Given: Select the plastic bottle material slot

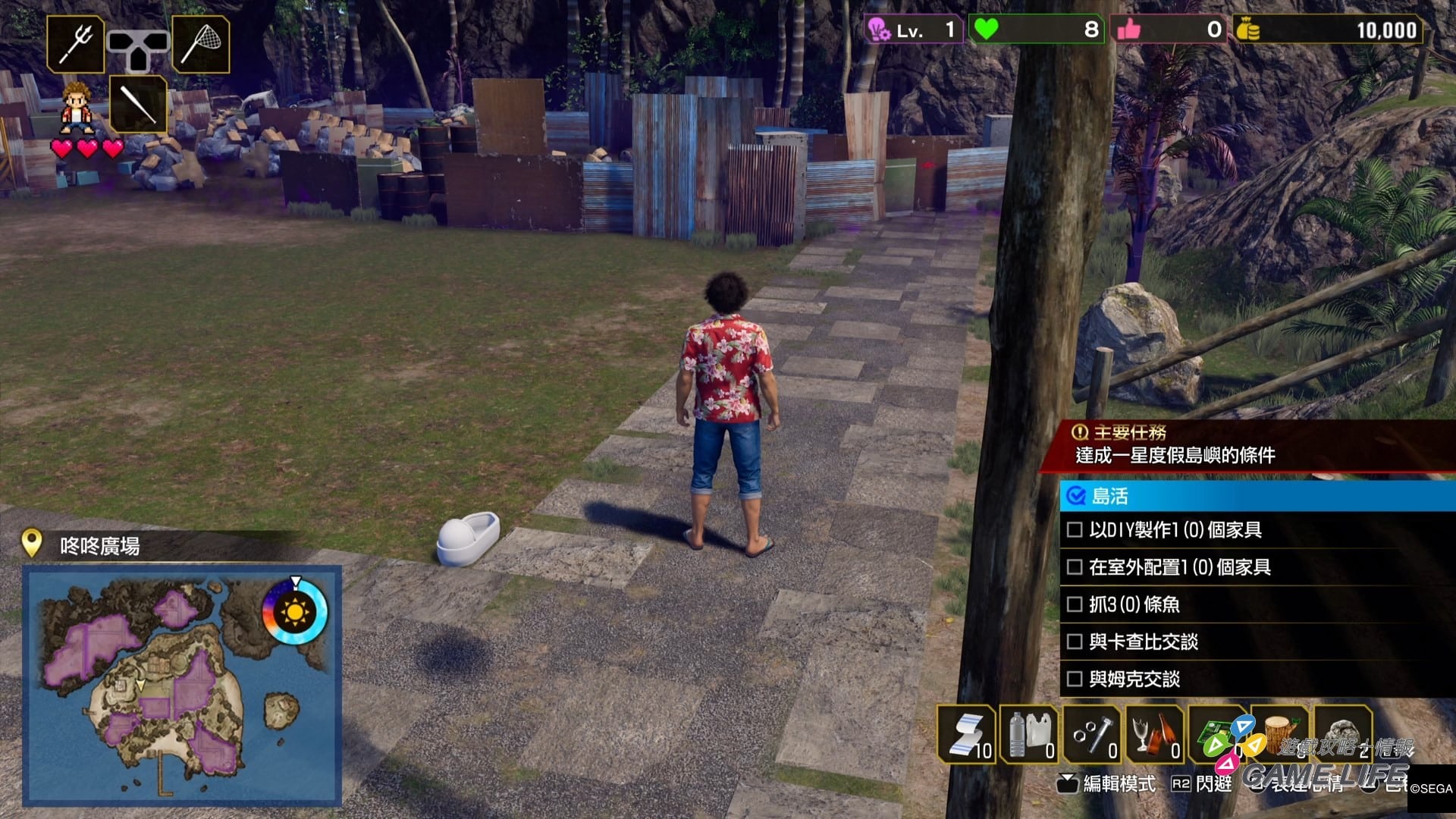Looking at the screenshot, I should click(x=1030, y=733).
